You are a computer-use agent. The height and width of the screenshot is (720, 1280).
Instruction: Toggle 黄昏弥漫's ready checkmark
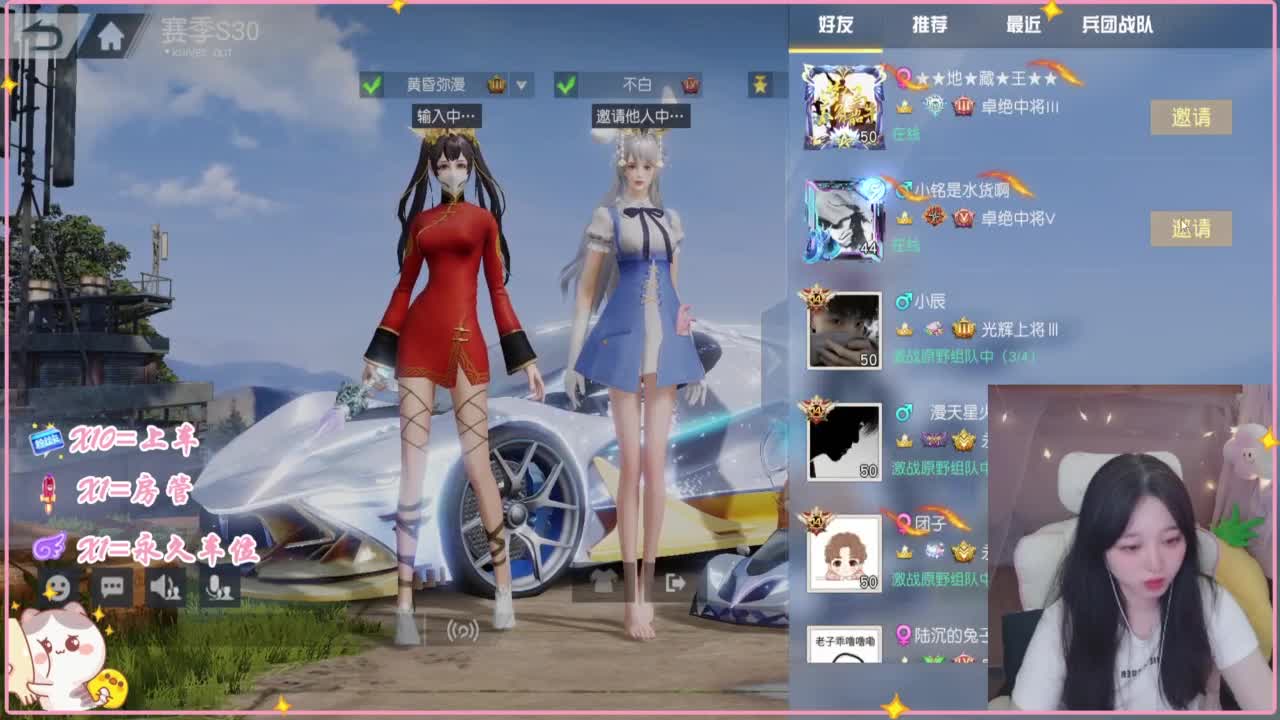pos(372,86)
